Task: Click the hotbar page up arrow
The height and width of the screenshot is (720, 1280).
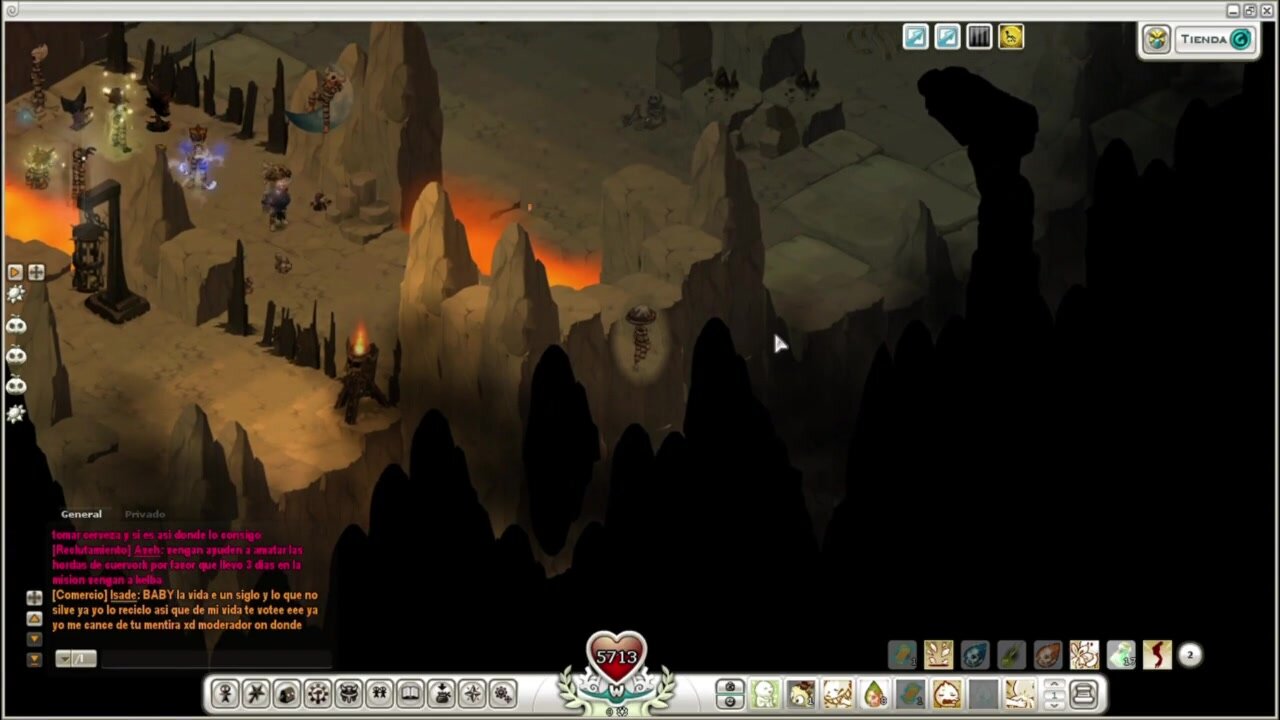Action: point(1054,686)
